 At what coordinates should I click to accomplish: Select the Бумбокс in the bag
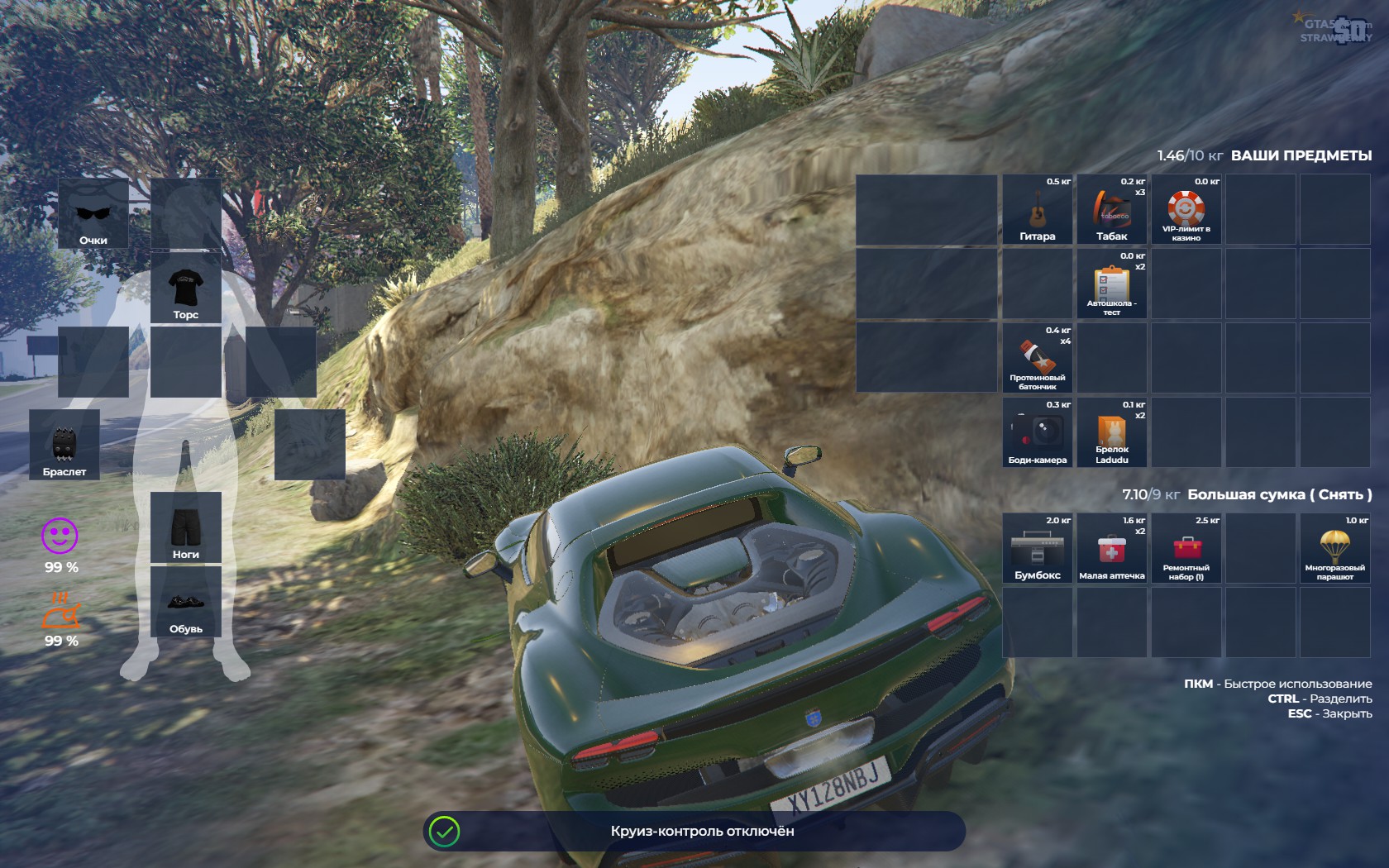[1038, 549]
